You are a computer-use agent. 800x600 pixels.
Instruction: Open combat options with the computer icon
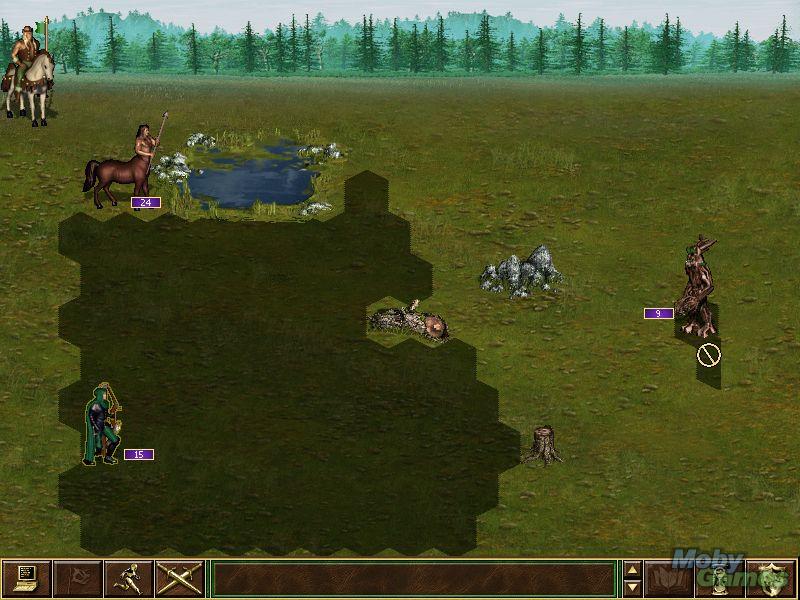pos(26,579)
